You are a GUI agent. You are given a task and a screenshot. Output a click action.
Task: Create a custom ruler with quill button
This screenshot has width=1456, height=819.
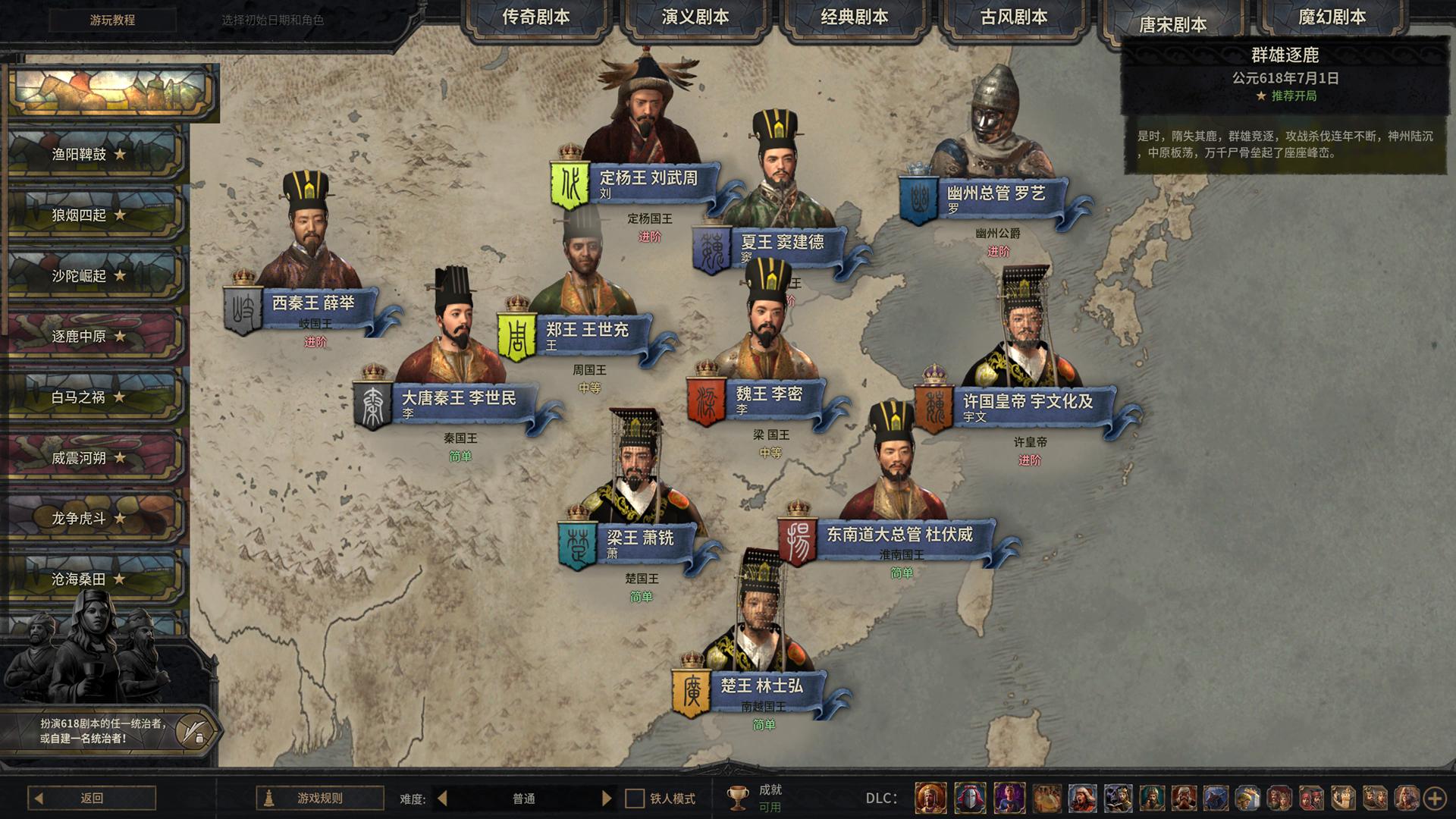click(193, 731)
